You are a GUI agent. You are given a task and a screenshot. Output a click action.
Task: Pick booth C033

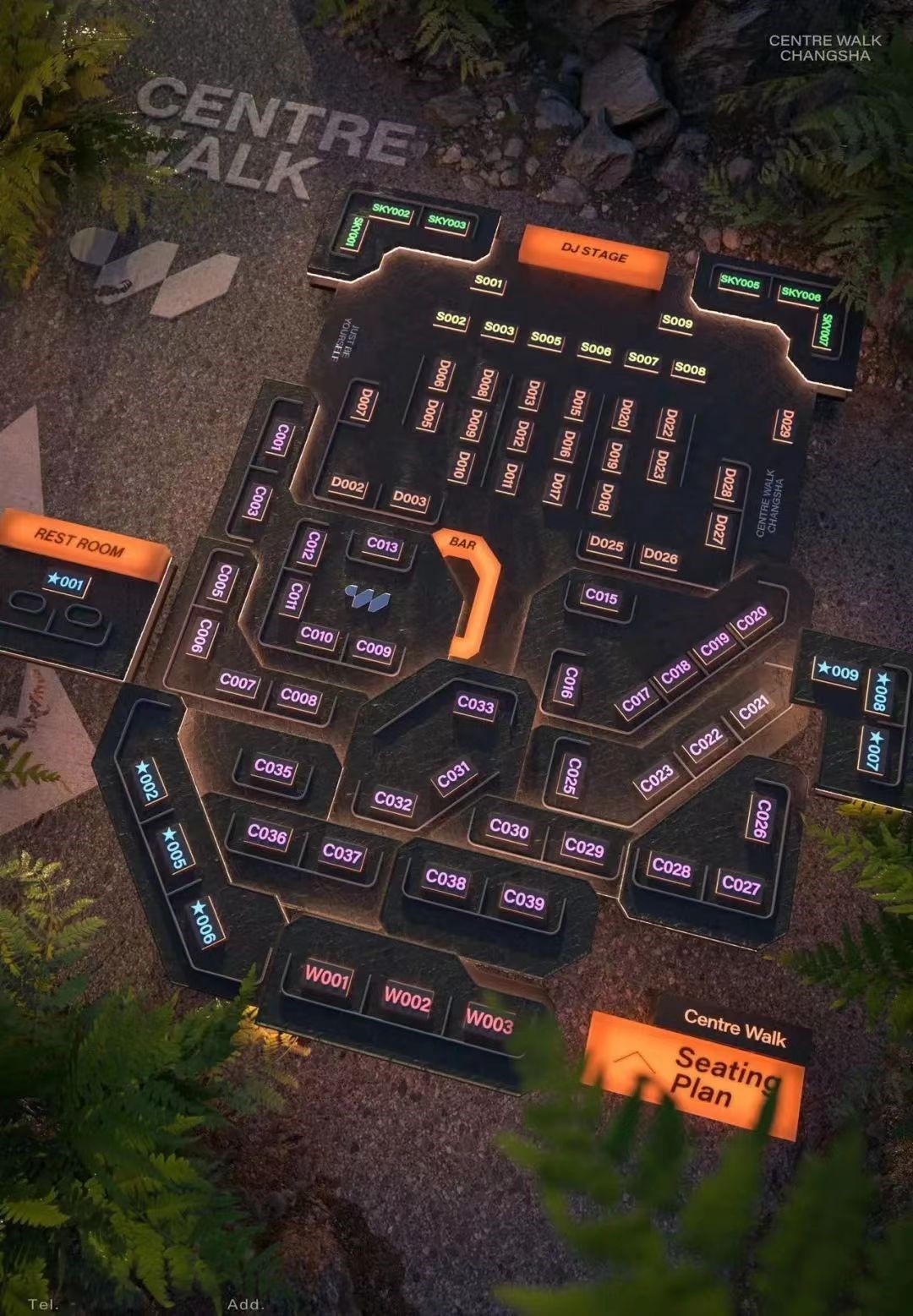click(475, 704)
